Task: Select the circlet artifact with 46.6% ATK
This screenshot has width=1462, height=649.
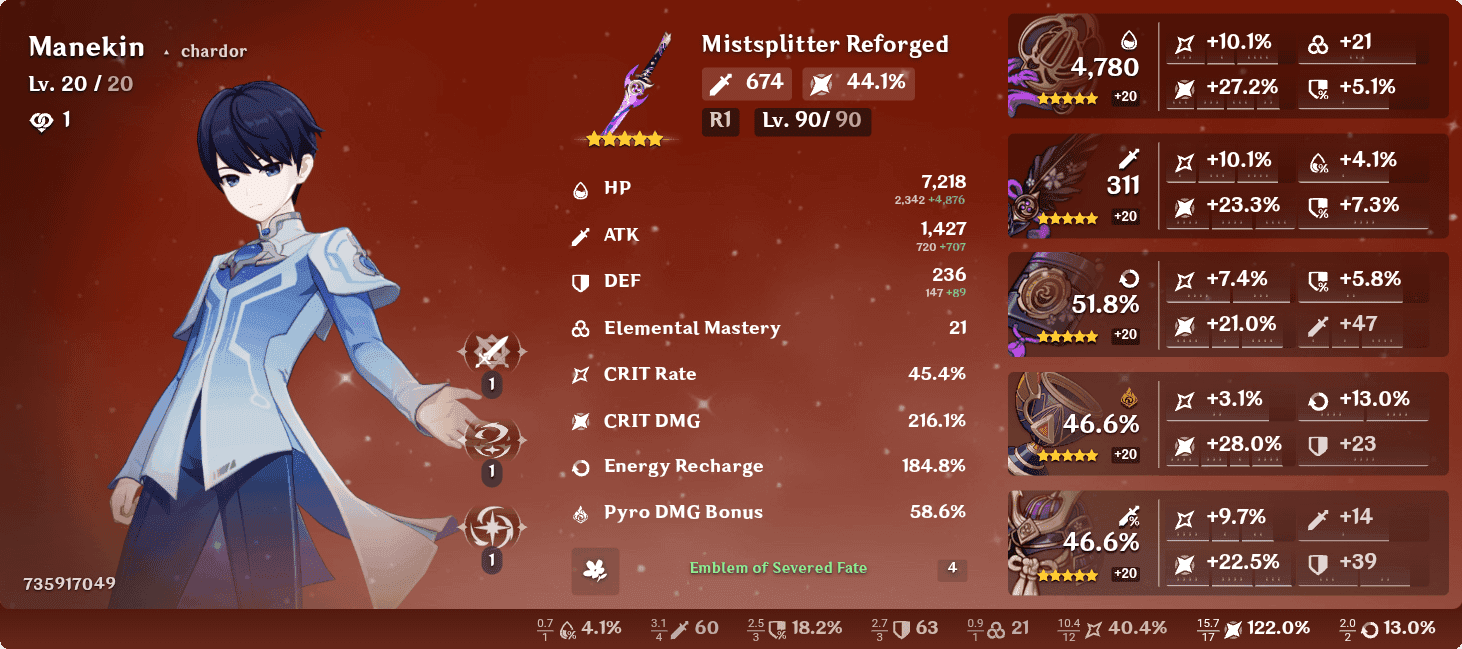Action: [1060, 542]
